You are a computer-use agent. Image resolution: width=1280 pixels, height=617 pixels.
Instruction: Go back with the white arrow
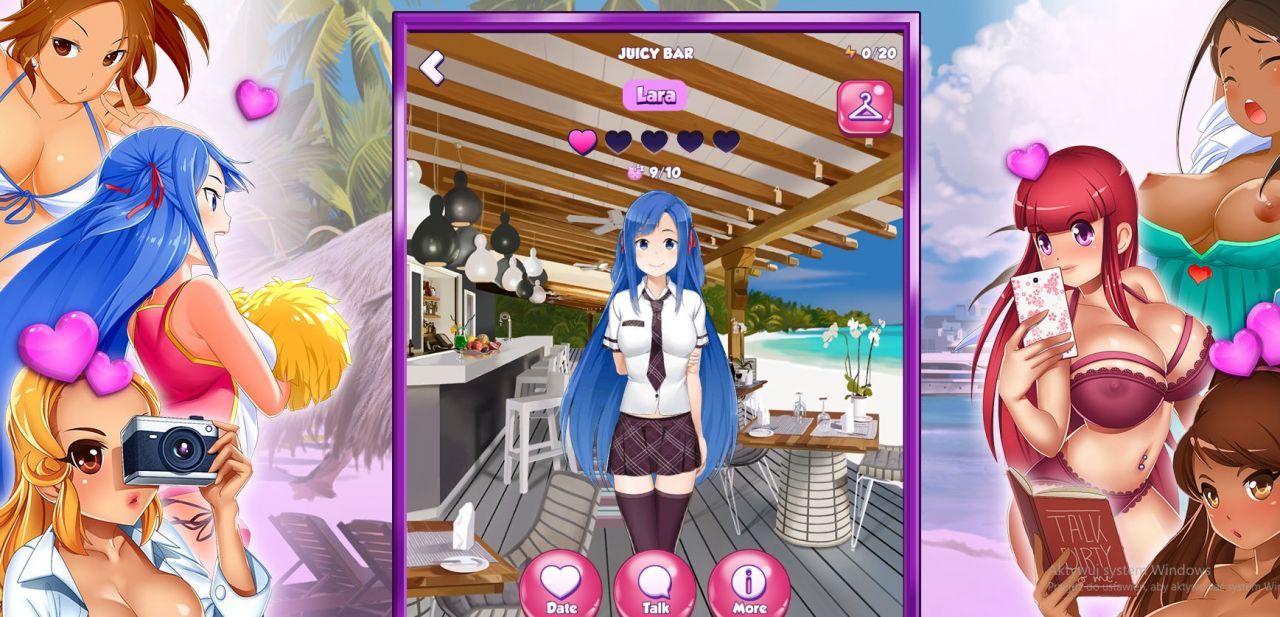pyautogui.click(x=432, y=67)
